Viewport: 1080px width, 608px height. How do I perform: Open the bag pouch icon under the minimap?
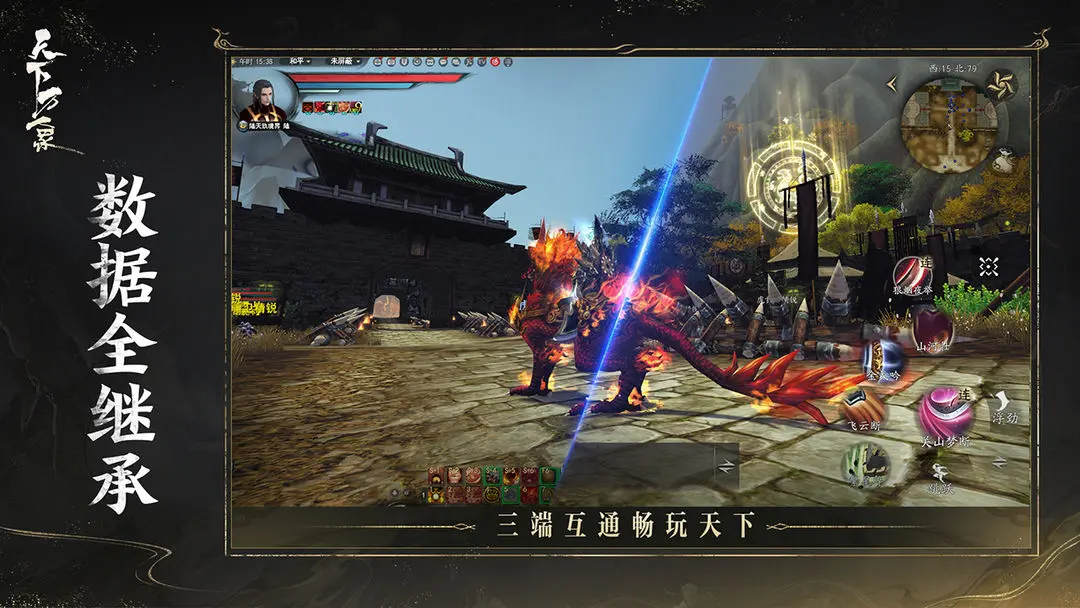(1004, 161)
